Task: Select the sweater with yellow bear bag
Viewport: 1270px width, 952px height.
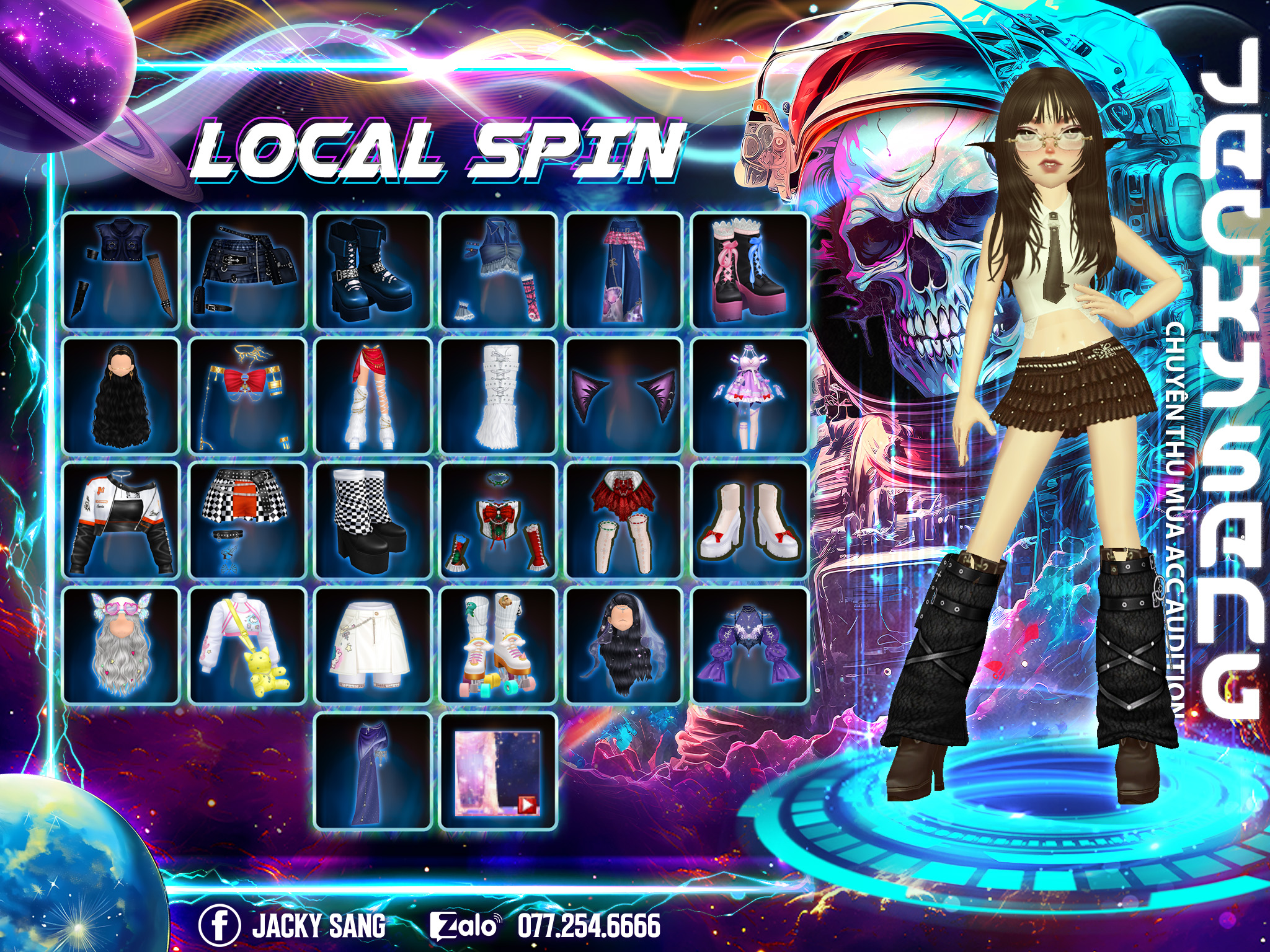Action: click(247, 646)
